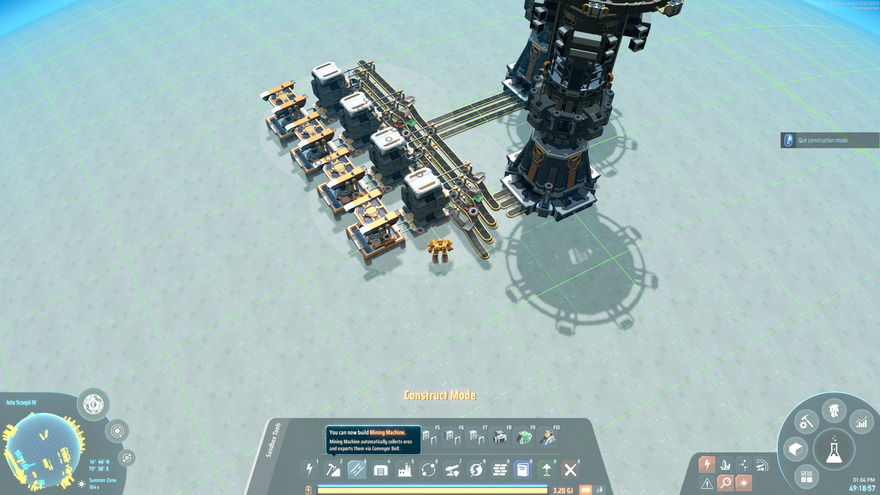
Task: Choose the upgrade arrow tool
Action: 547,469
